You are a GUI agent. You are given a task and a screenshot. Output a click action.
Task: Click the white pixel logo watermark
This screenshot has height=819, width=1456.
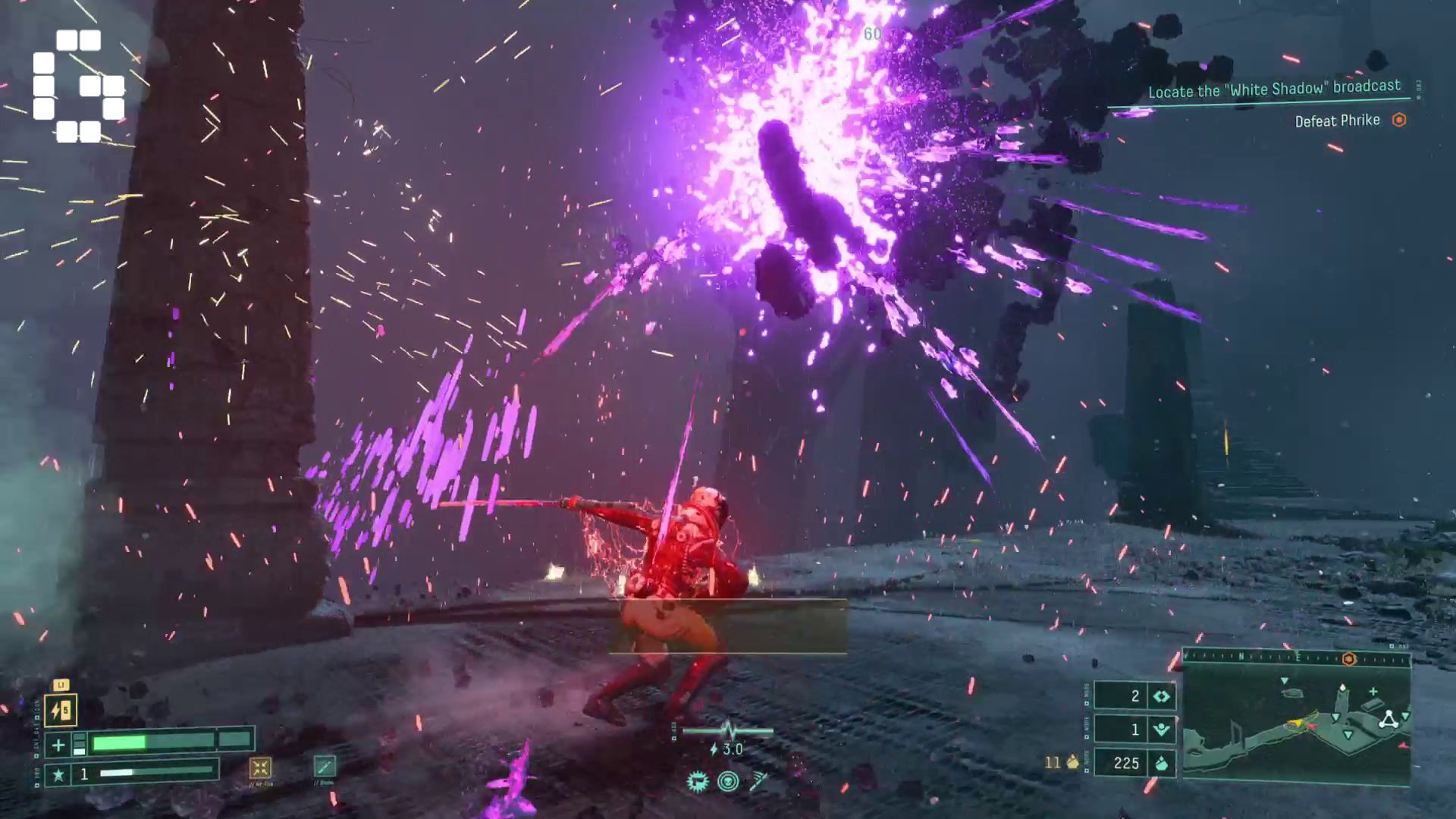78,86
